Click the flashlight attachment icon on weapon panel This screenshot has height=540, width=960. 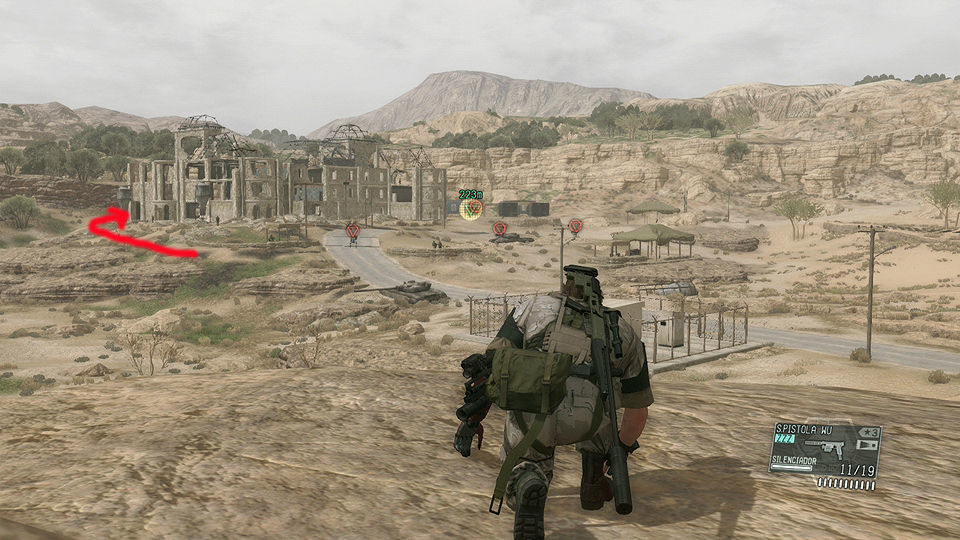click(x=868, y=444)
